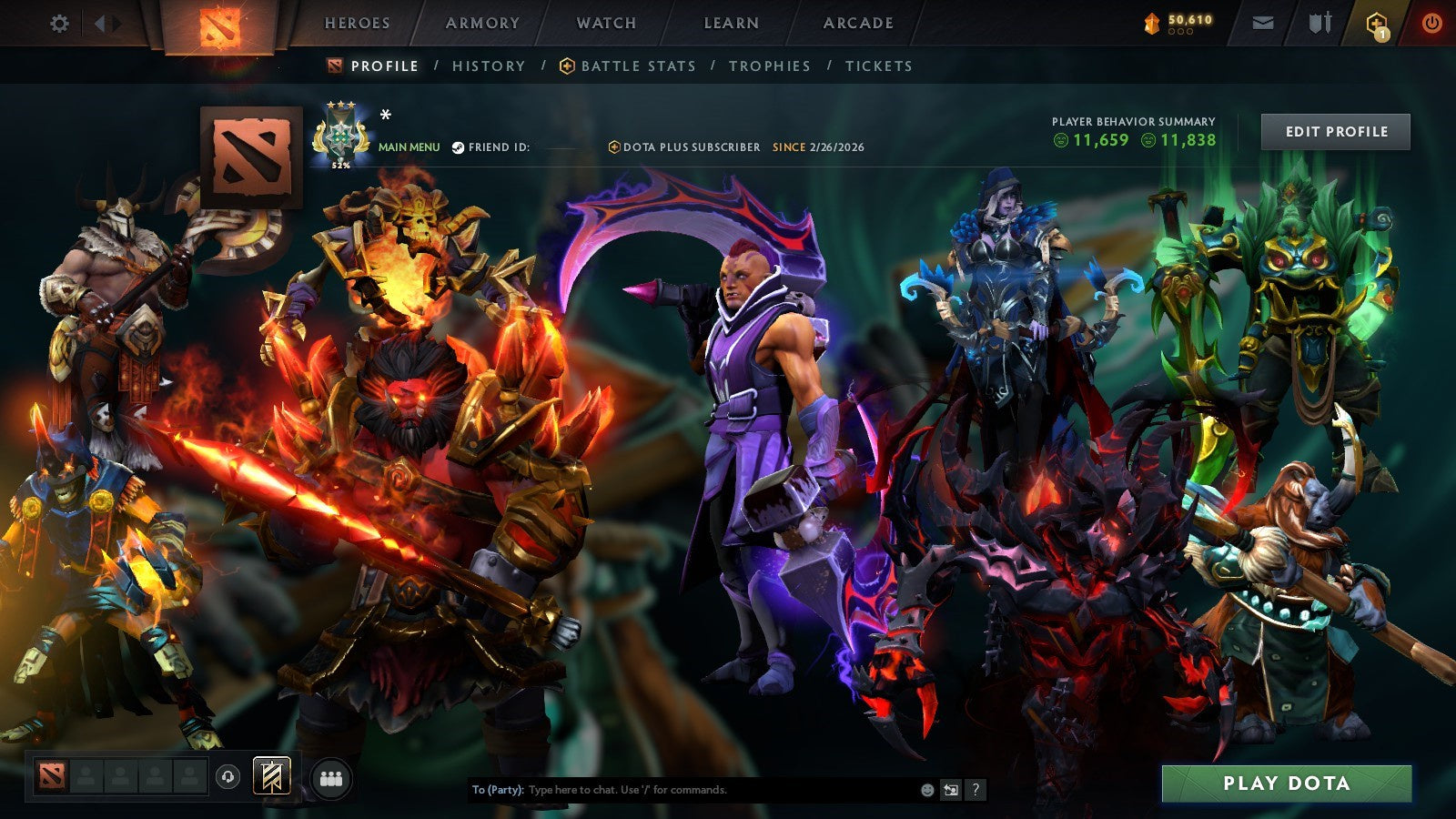Screen dimensions: 1456x819
Task: Click the shield and sword matchmaking icon
Action: 1319,23
